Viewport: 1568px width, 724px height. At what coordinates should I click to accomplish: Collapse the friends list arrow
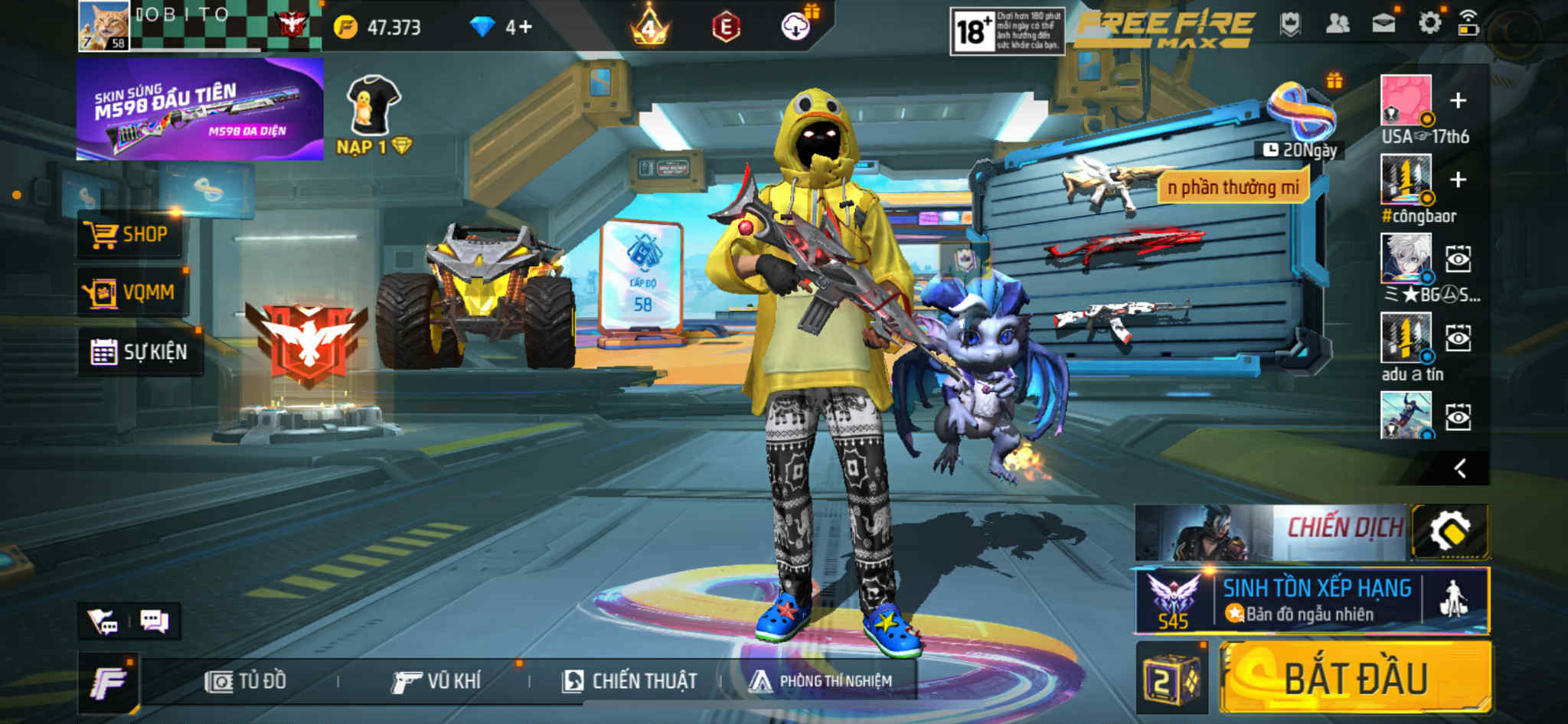coord(1460,468)
